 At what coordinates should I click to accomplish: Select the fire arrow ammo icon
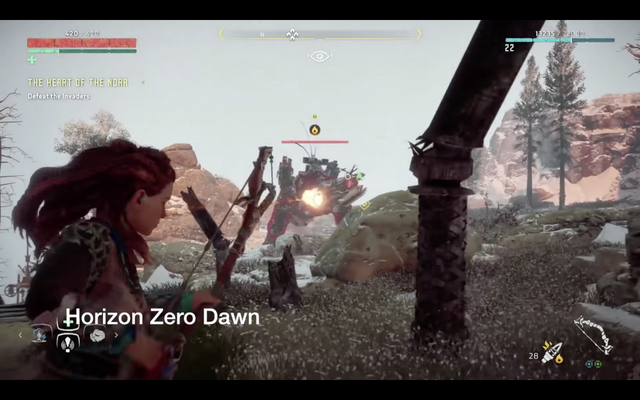551,353
